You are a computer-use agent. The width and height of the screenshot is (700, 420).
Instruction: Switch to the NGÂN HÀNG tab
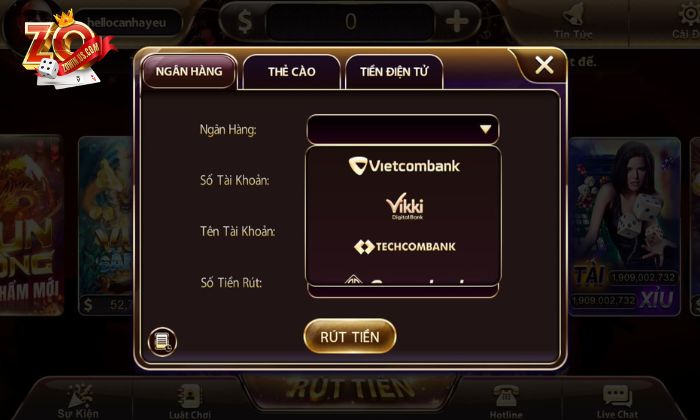189,71
